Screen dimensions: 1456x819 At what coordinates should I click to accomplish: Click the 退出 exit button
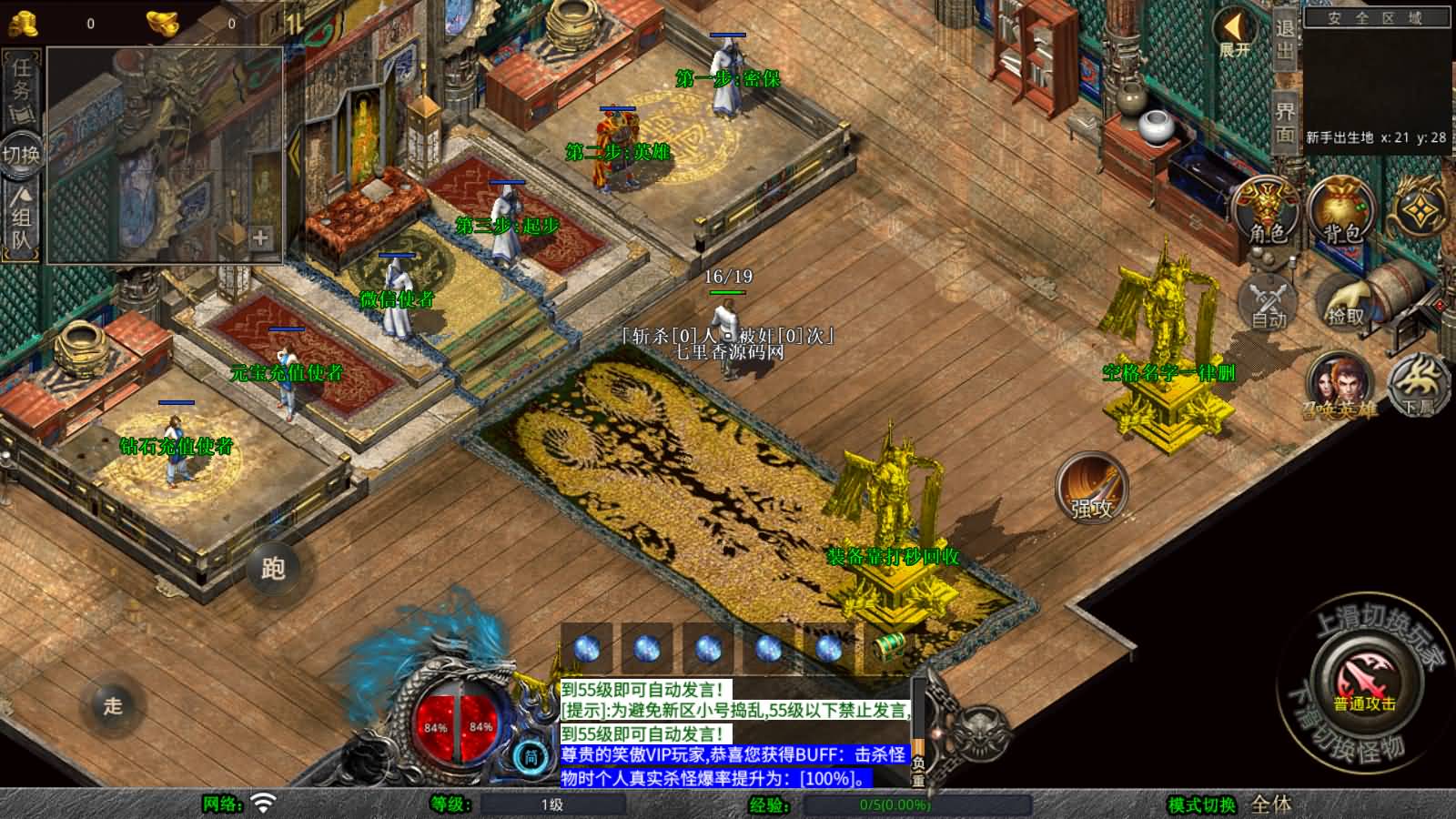[1284, 40]
